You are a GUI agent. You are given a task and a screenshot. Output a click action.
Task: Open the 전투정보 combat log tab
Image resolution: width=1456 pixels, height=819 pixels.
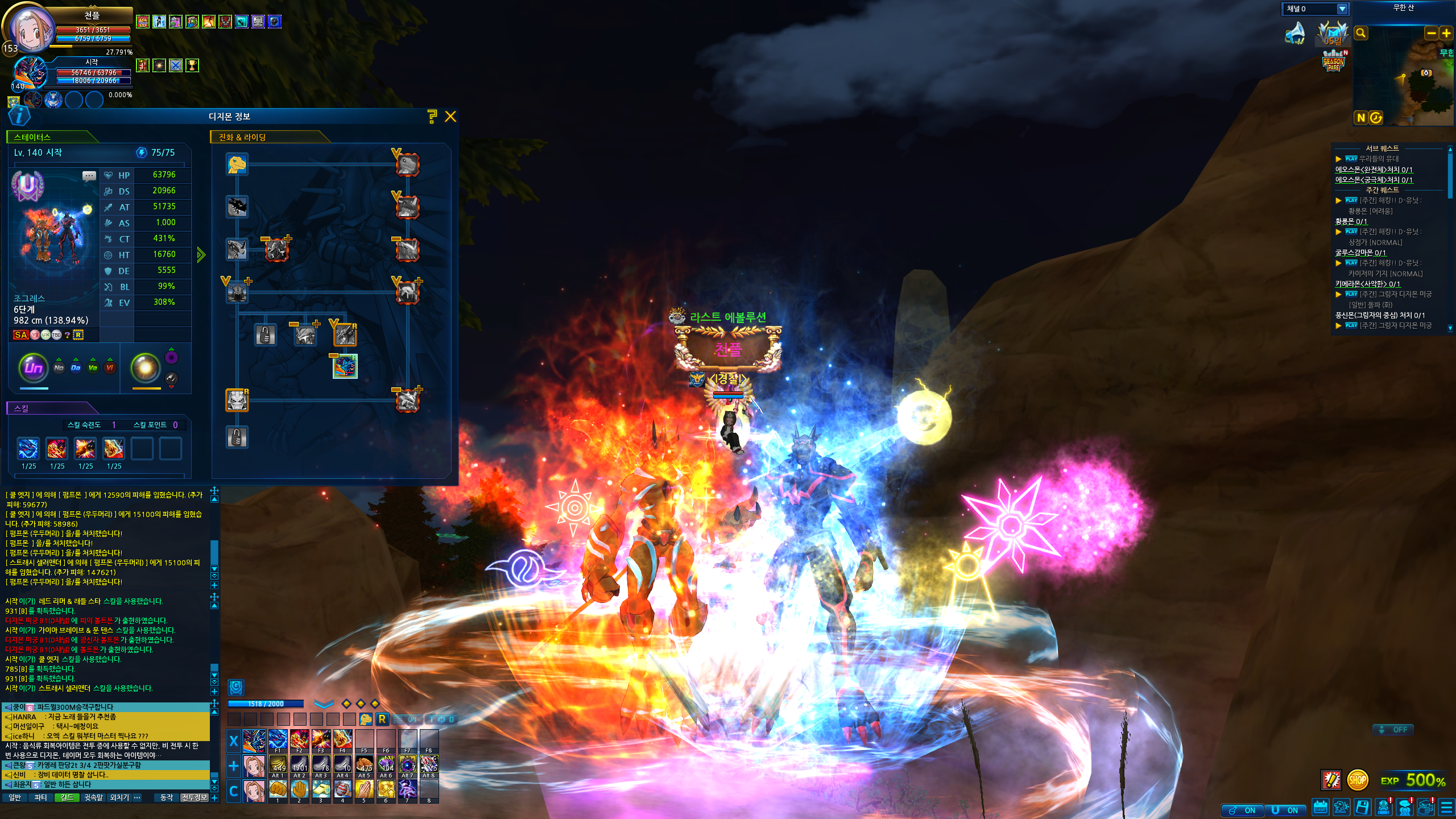[194, 797]
